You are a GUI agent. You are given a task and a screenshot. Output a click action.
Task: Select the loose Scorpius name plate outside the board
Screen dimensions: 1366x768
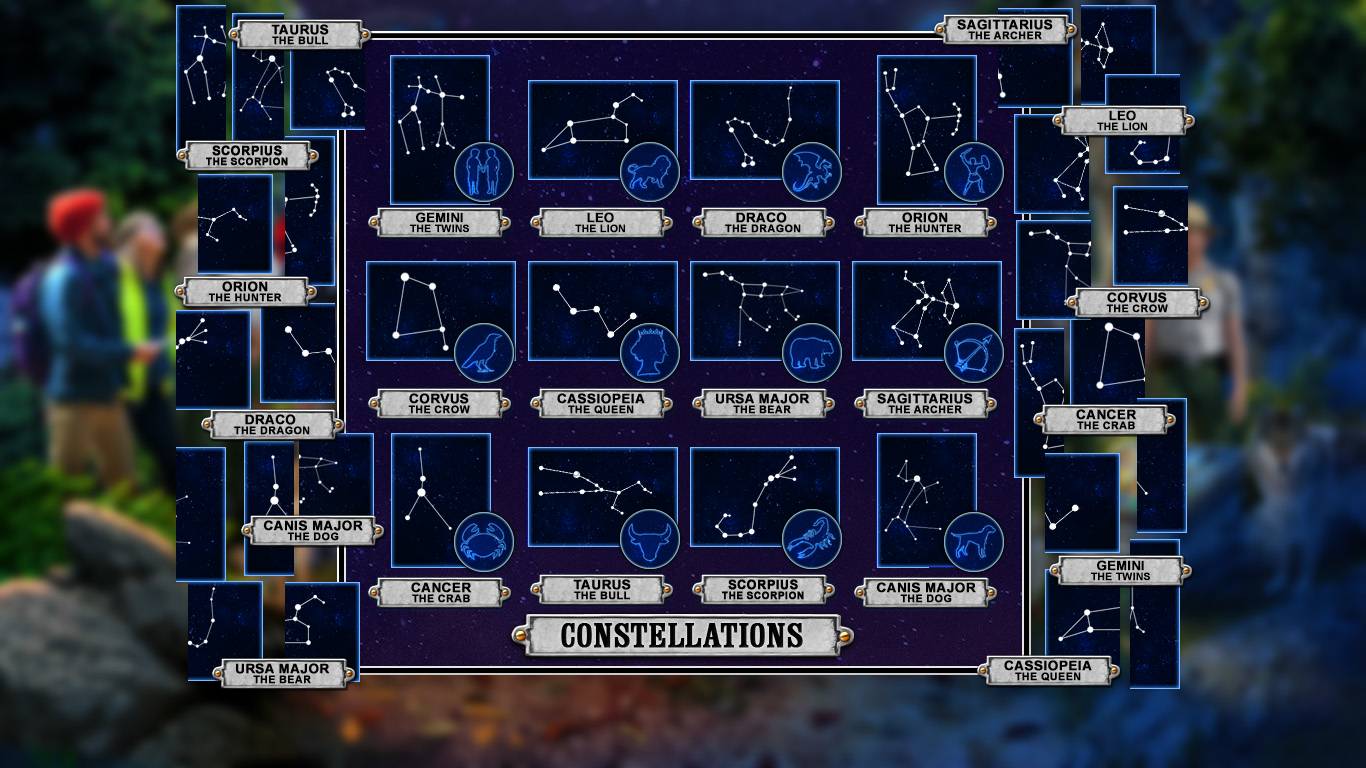[247, 156]
